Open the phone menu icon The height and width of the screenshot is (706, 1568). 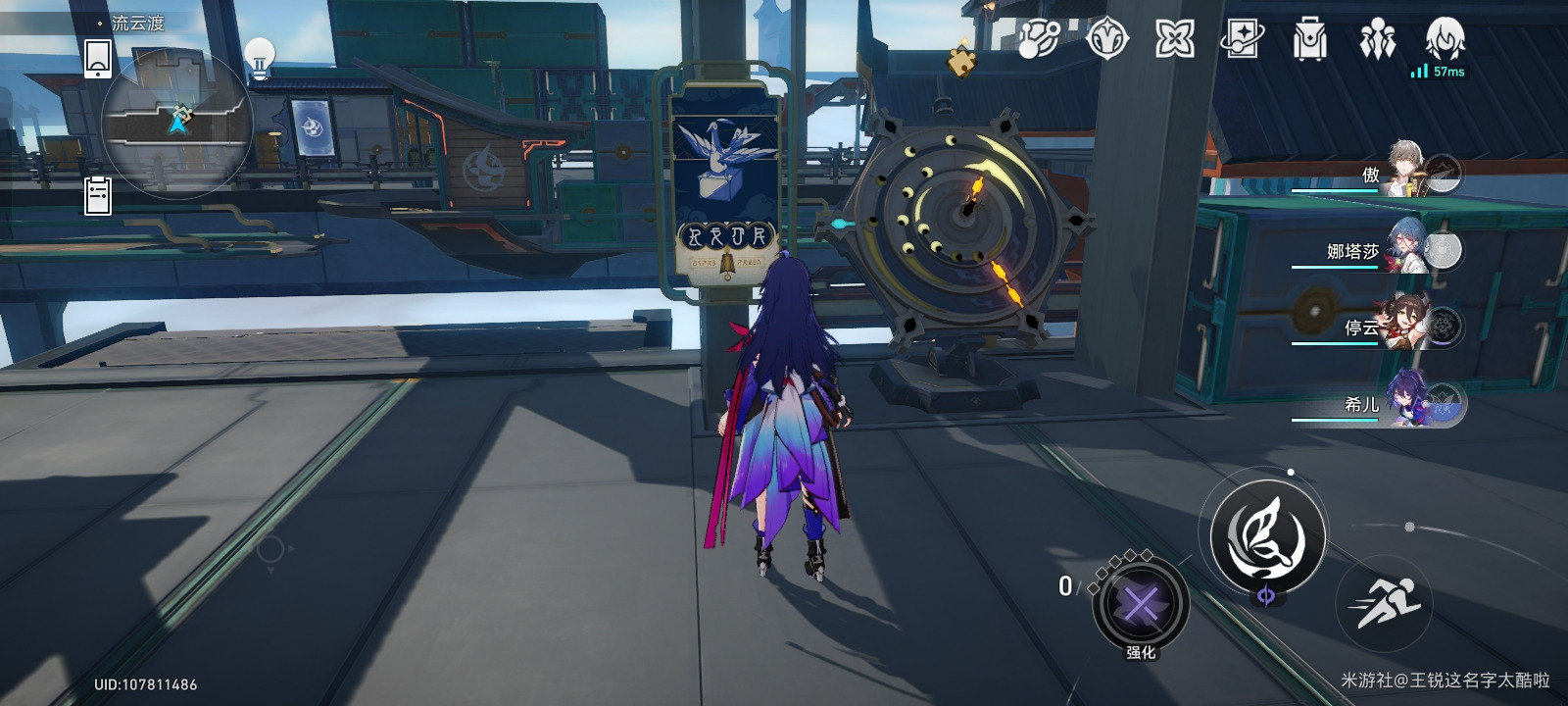pos(98,58)
